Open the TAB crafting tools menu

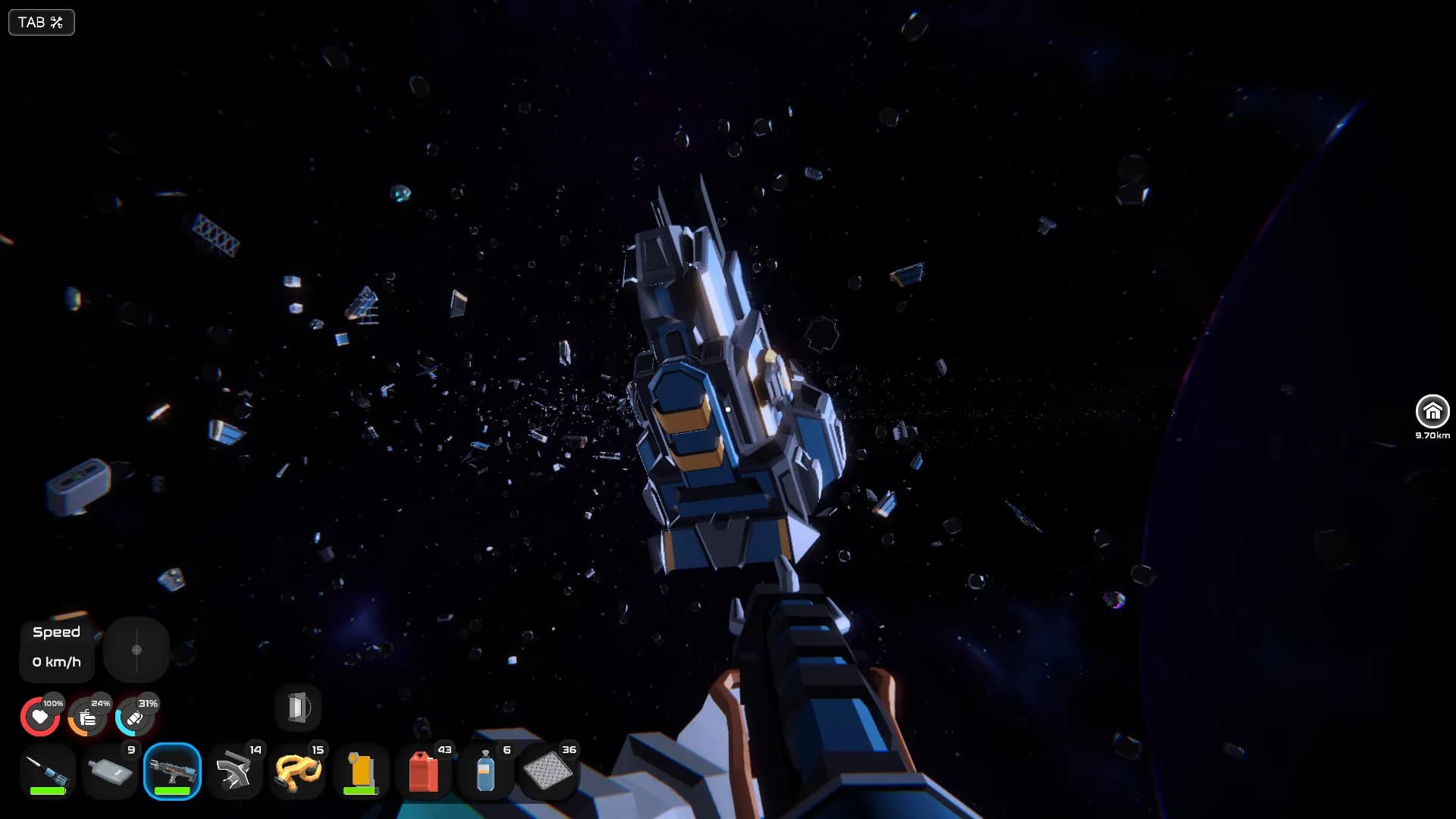click(x=41, y=22)
